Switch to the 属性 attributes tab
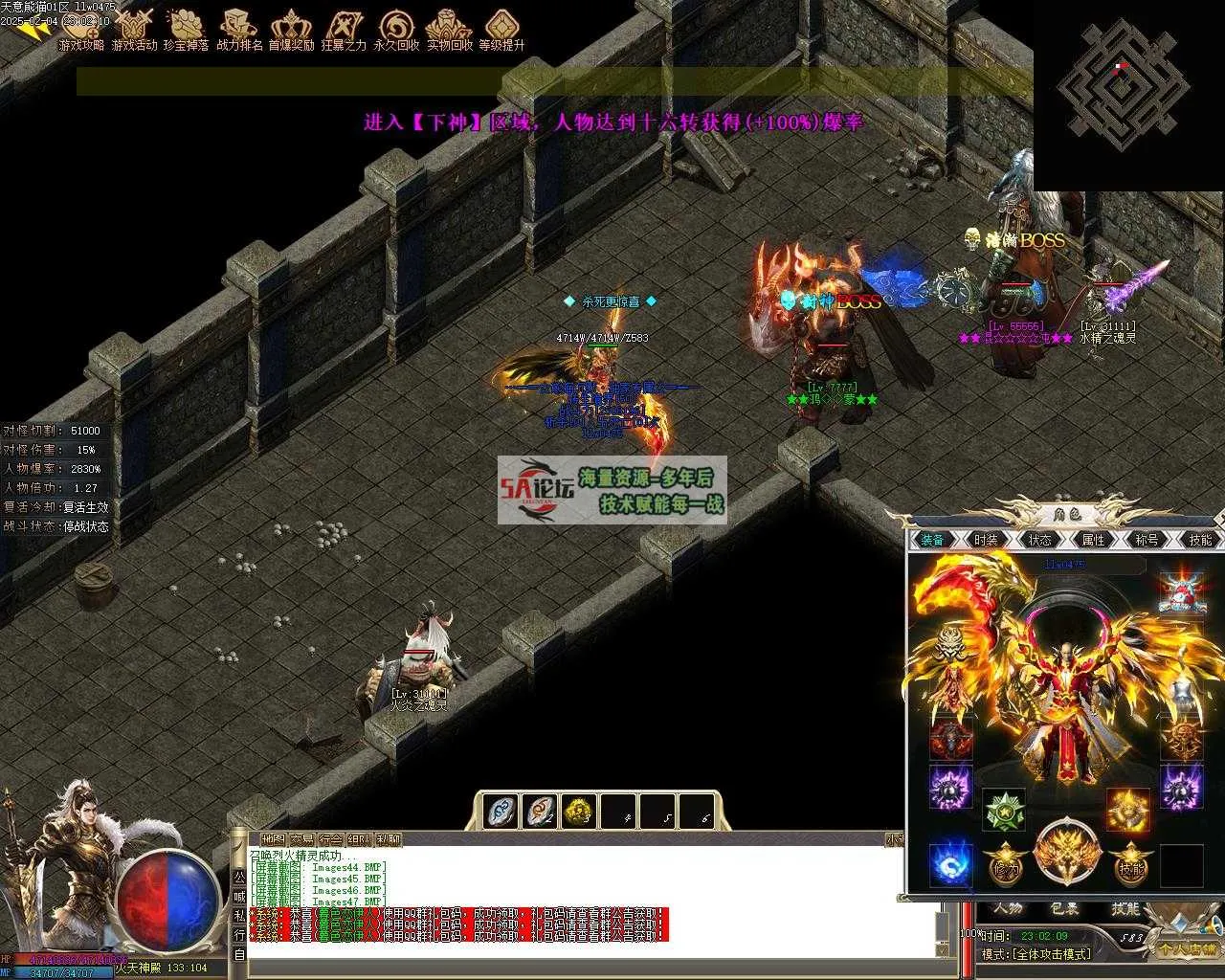This screenshot has width=1225, height=980. click(1093, 540)
